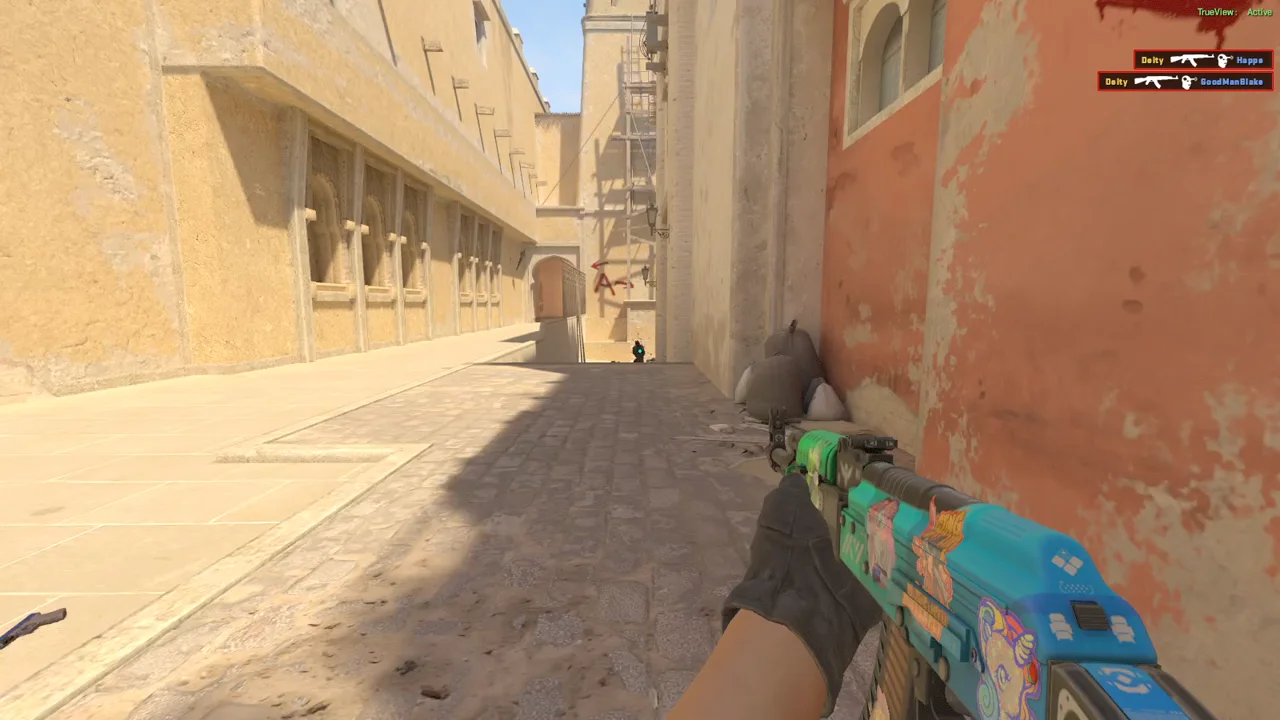Click the headshot skull icon next to Happs
Image resolution: width=1280 pixels, height=720 pixels.
pyautogui.click(x=1222, y=60)
